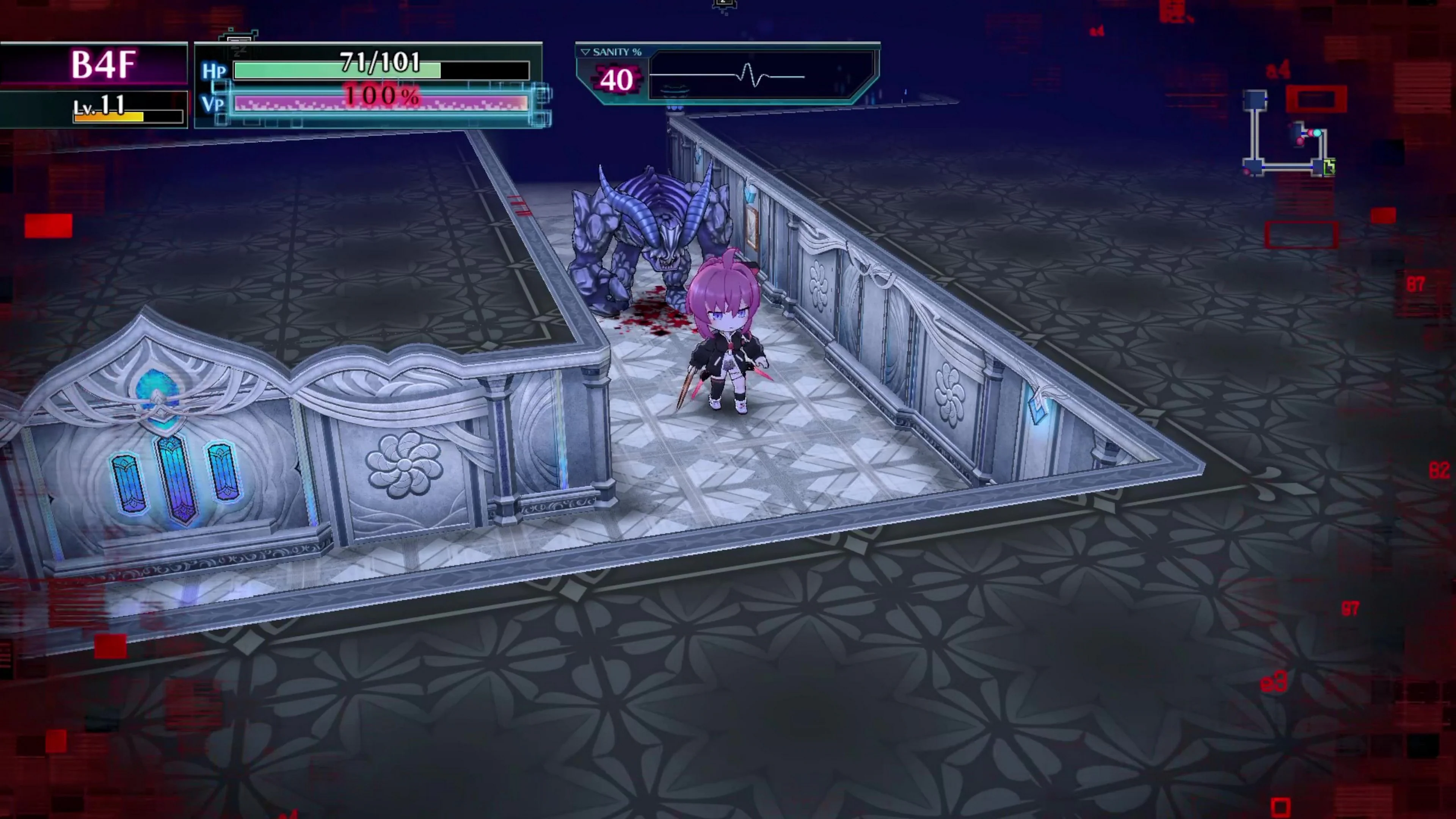Screen dimensions: 1456x819
Task: Click the 40 Sanity value
Action: (x=618, y=79)
